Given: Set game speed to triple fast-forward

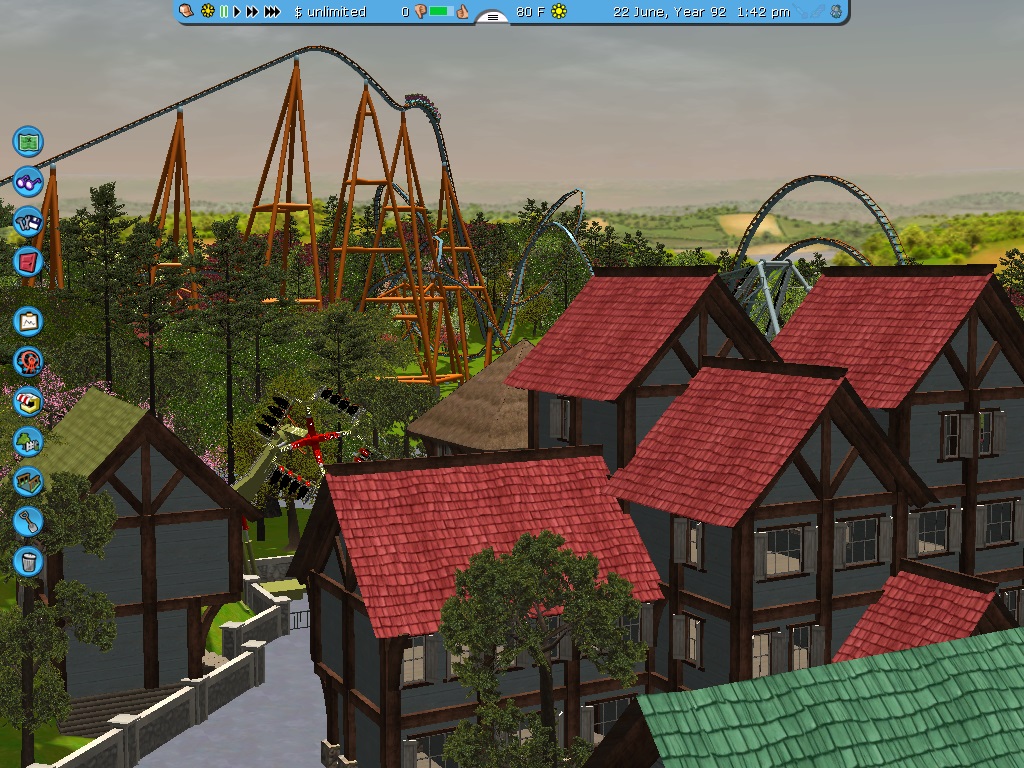Looking at the screenshot, I should (x=272, y=12).
